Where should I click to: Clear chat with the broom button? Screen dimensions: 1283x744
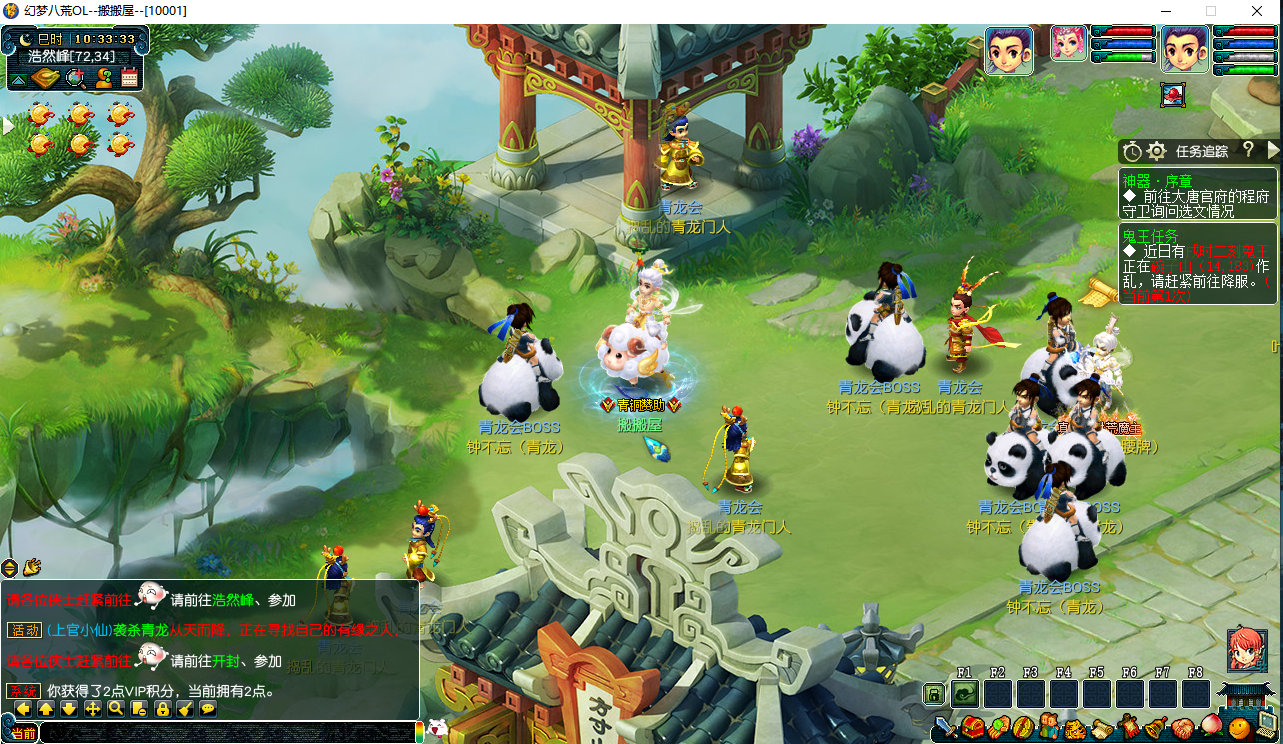coord(185,709)
